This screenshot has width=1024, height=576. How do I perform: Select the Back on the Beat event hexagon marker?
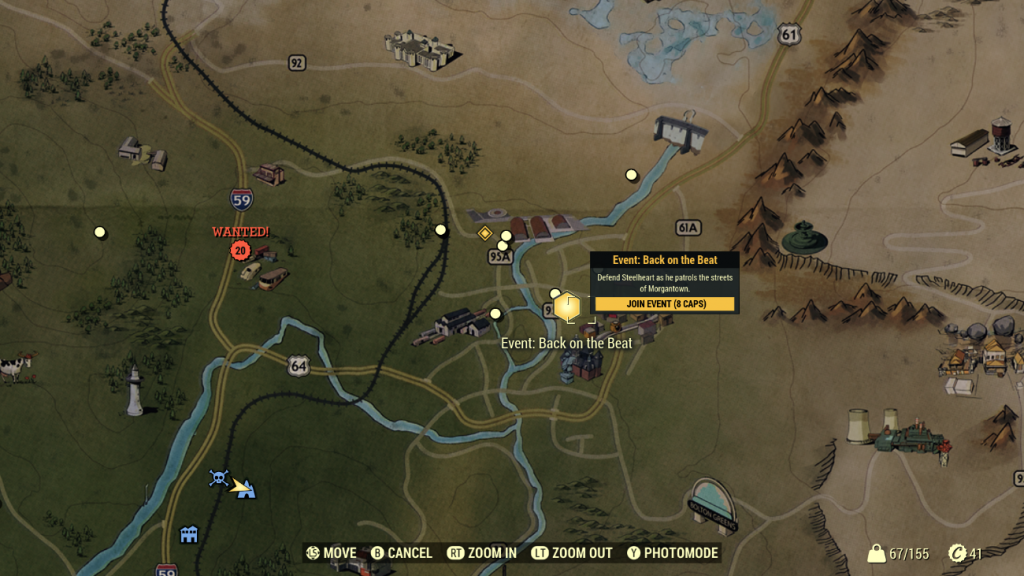[x=567, y=306]
